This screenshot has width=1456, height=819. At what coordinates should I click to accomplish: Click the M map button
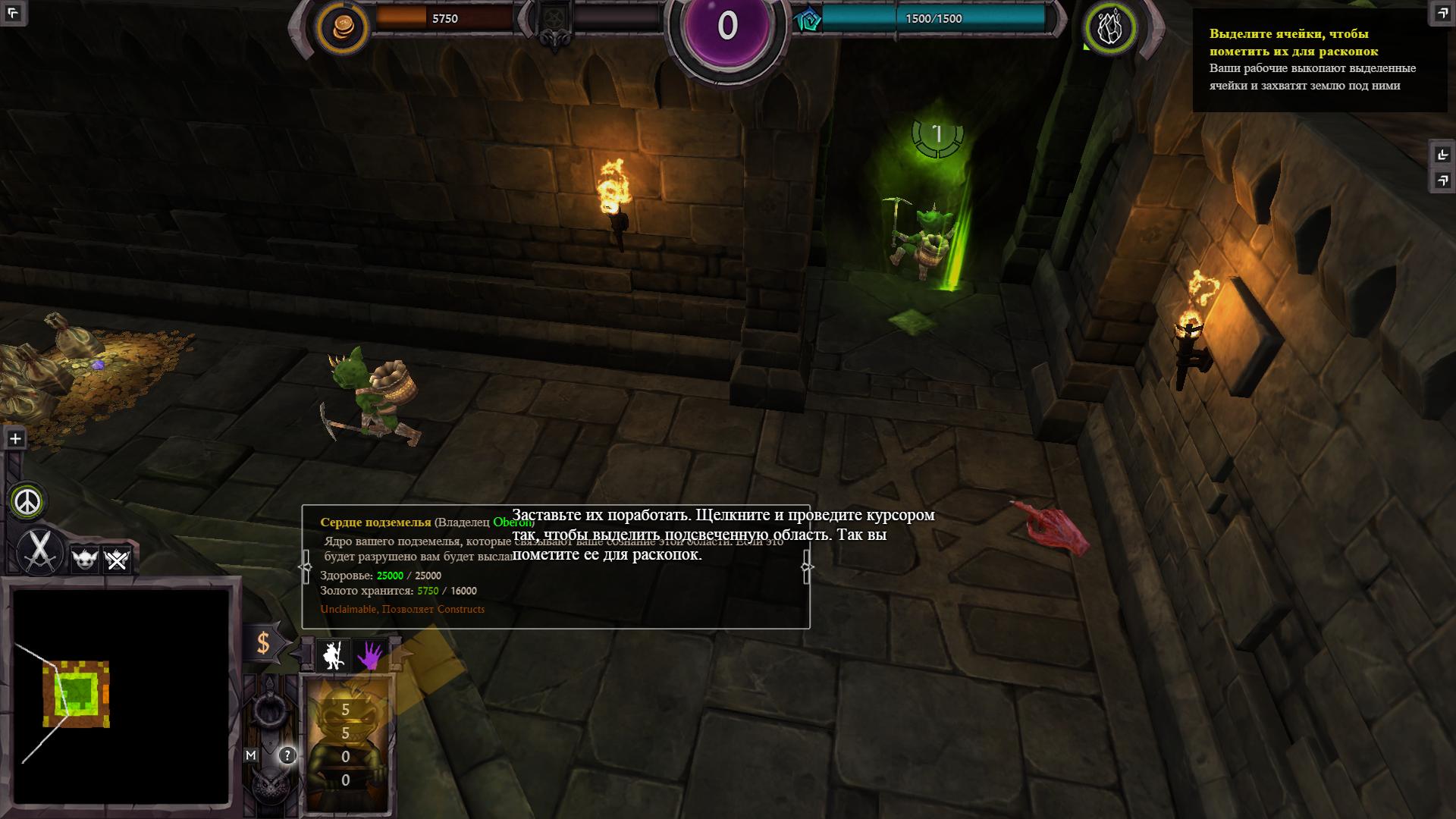click(251, 755)
